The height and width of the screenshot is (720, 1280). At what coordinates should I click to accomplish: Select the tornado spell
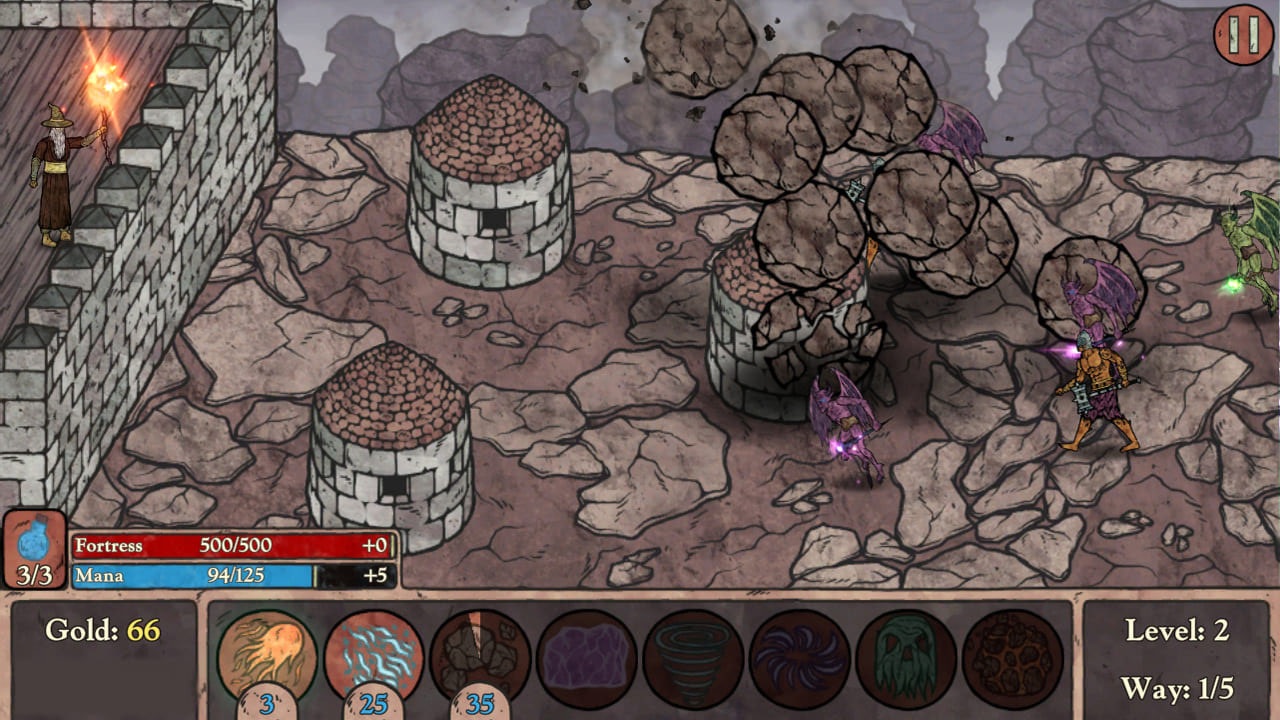pyautogui.click(x=692, y=655)
